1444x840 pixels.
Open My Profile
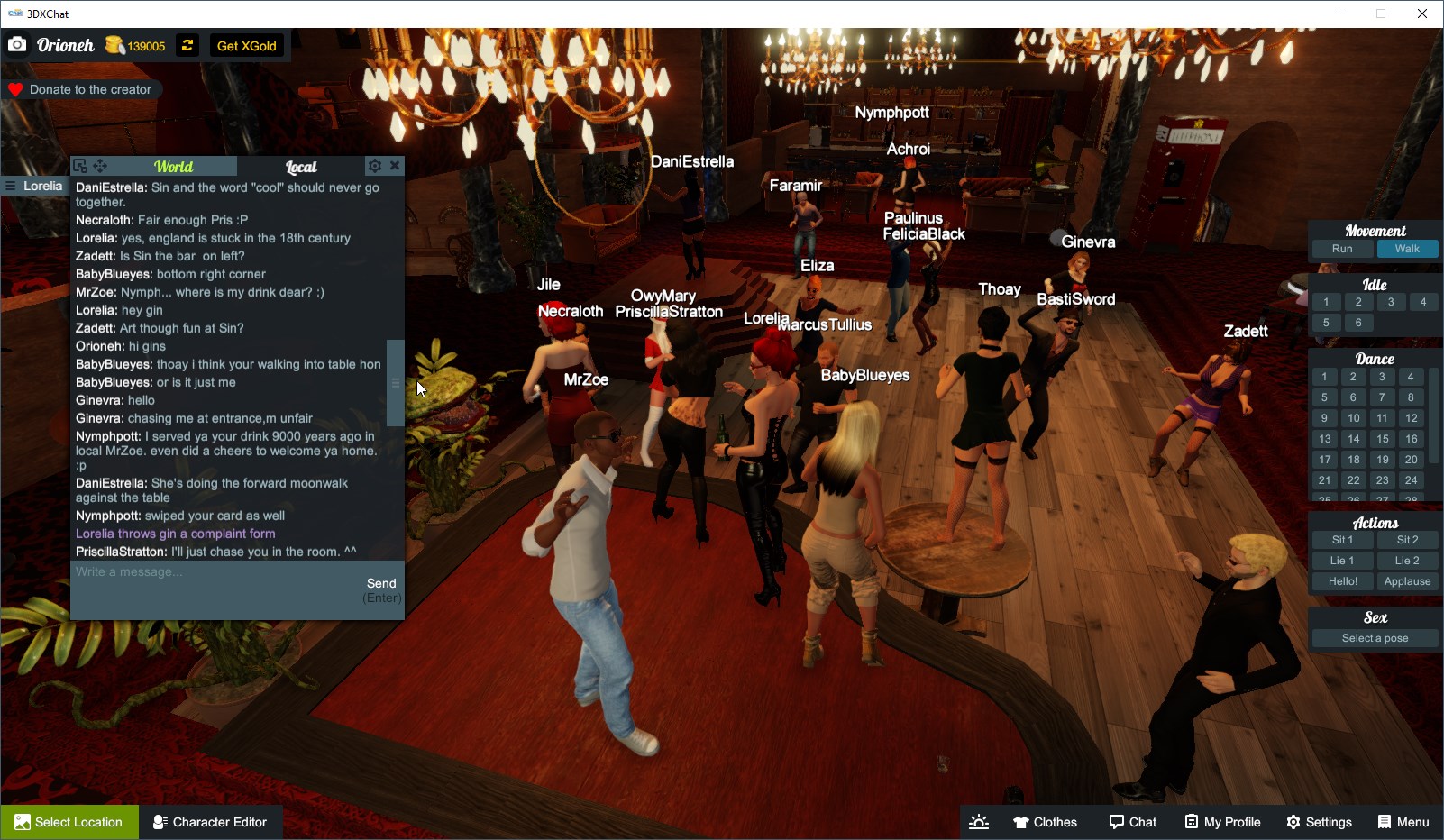[x=1221, y=821]
